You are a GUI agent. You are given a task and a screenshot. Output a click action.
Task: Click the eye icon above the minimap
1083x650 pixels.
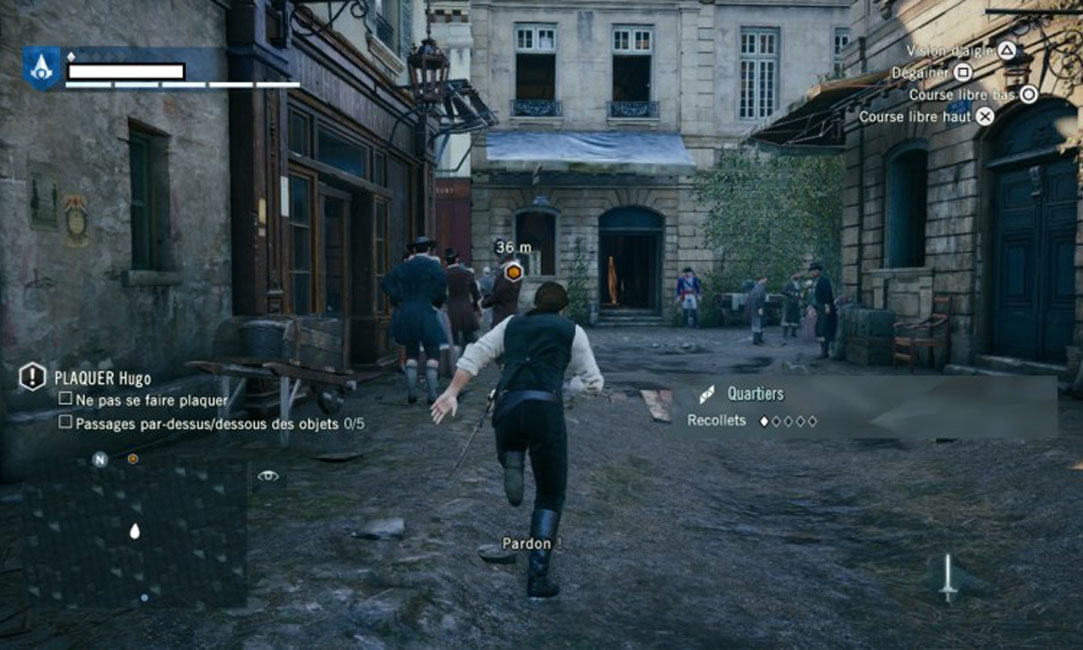coord(268,476)
